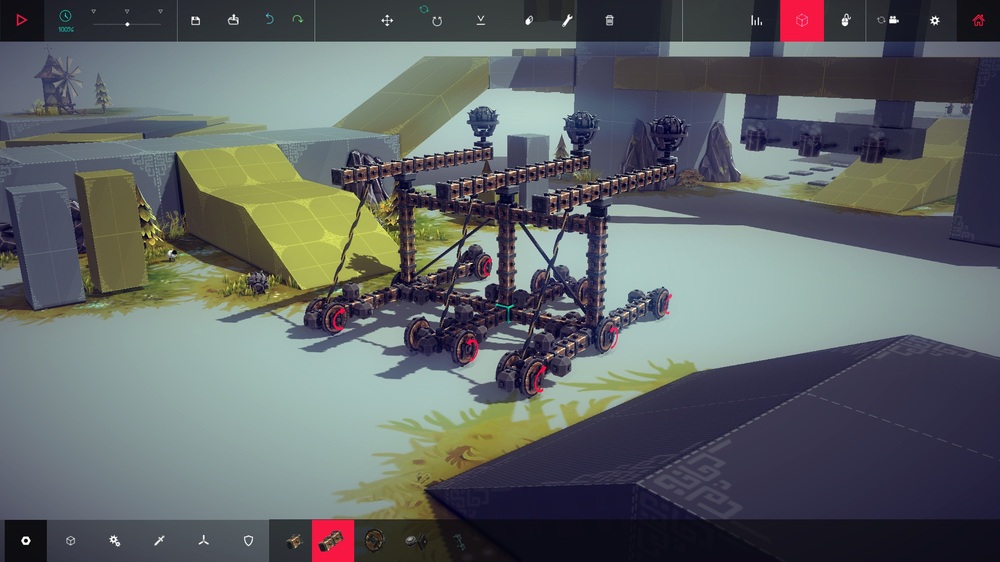Click the trash can to delete the machine
This screenshot has height=562, width=1000.
click(x=610, y=20)
